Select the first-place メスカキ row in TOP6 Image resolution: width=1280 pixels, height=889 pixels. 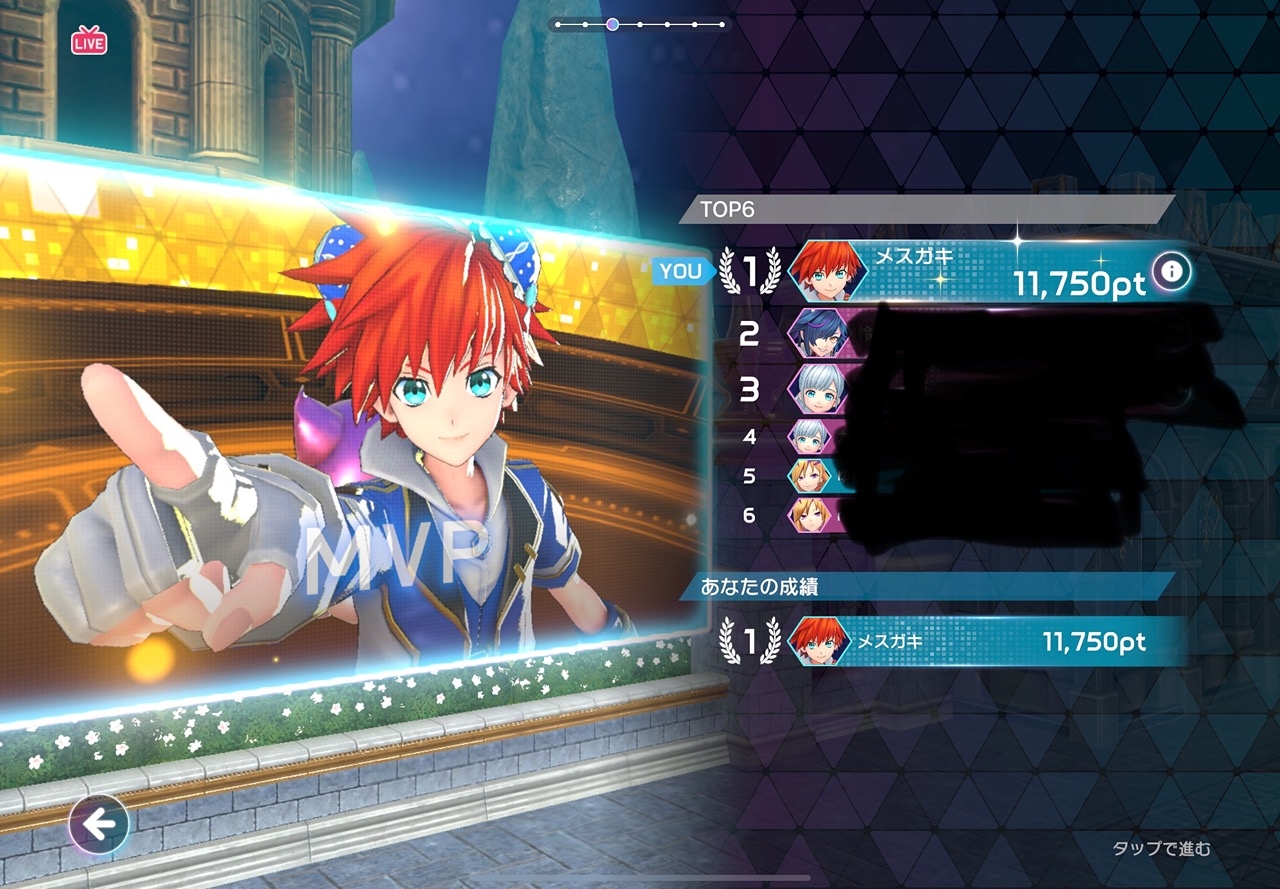click(950, 271)
